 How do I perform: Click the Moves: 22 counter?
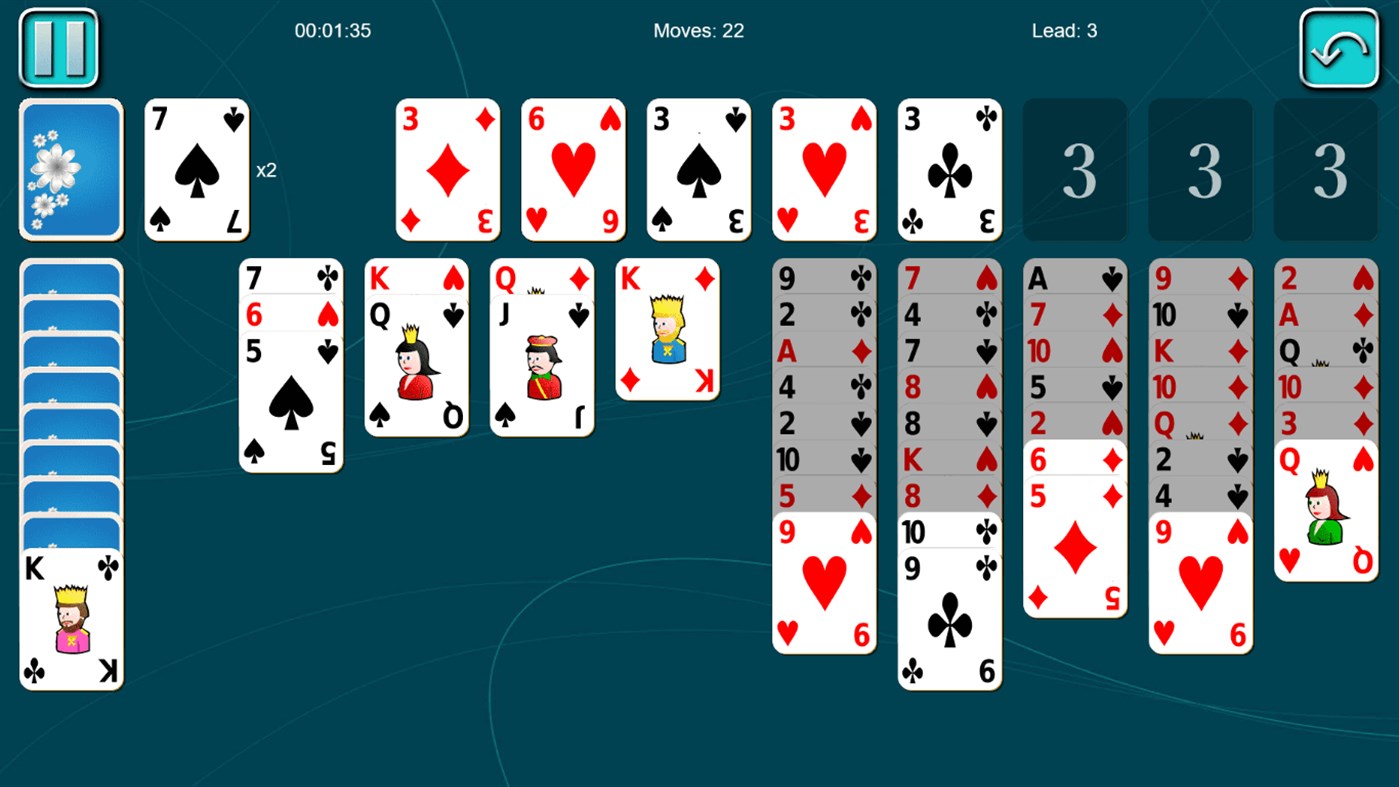pos(698,30)
